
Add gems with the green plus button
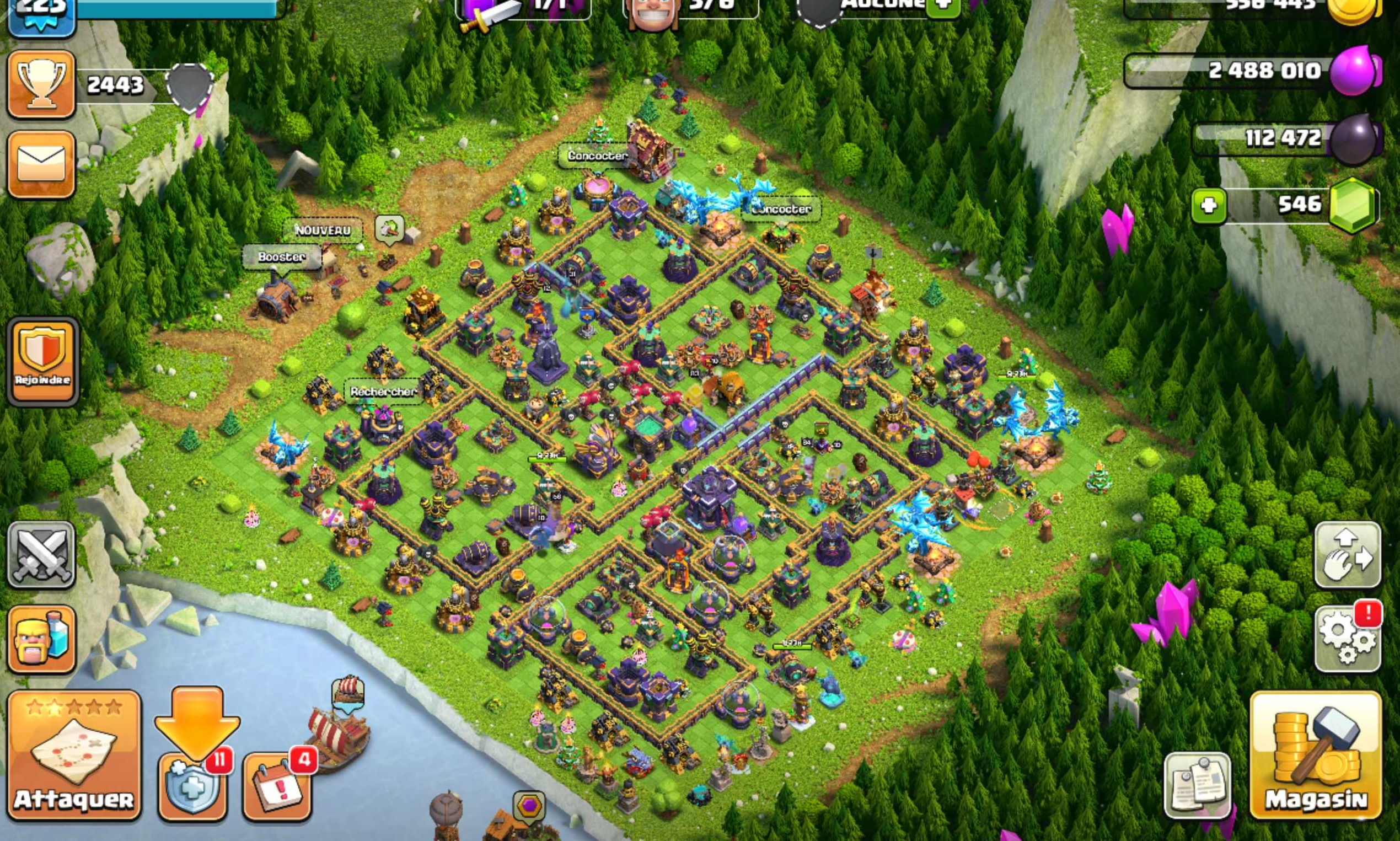click(1209, 205)
